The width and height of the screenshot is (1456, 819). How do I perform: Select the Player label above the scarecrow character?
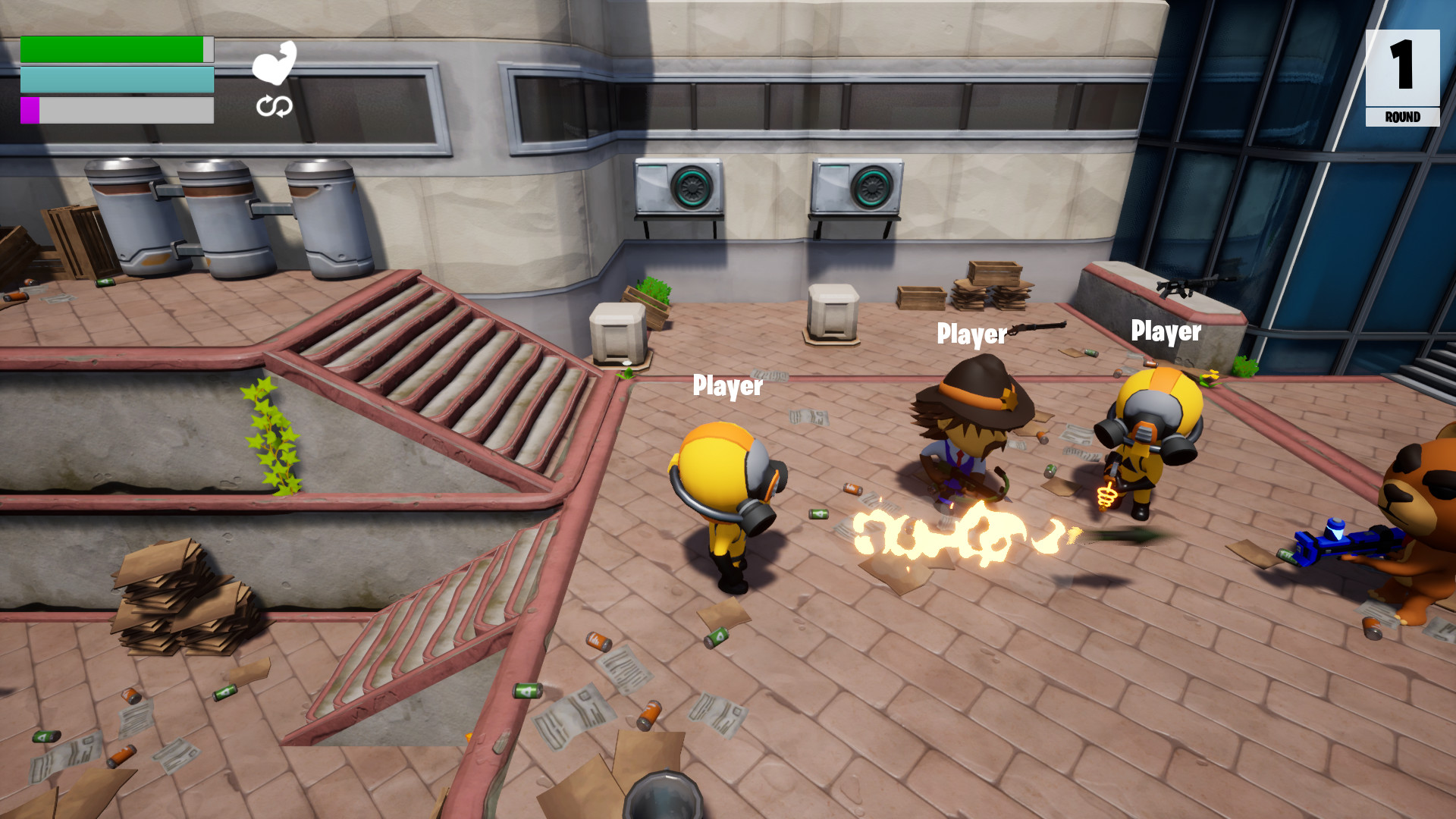coord(971,334)
